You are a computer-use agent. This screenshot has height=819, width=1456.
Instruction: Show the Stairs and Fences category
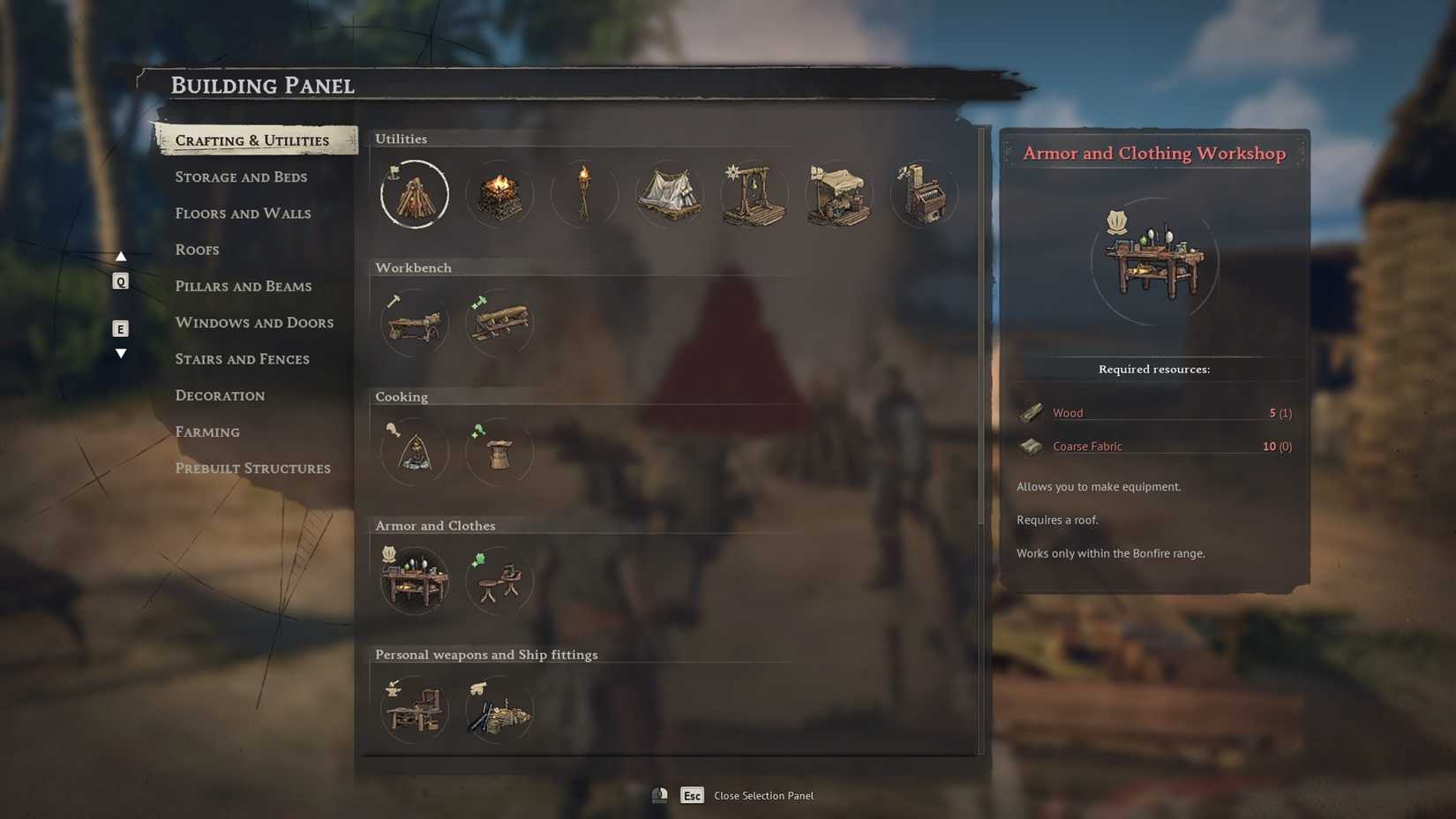pyautogui.click(x=242, y=359)
